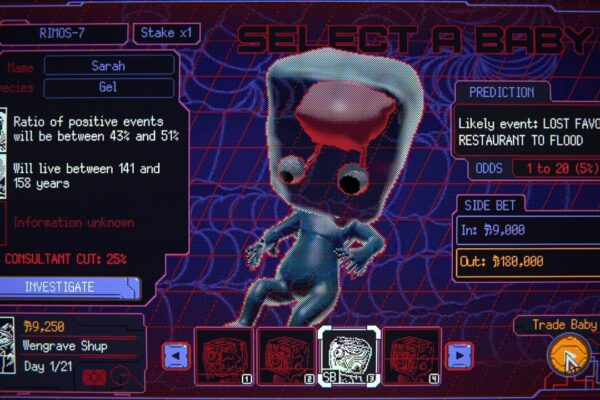600x400 pixels.
Task: Choose baby thumbnail number 4
Action: pyautogui.click(x=411, y=355)
